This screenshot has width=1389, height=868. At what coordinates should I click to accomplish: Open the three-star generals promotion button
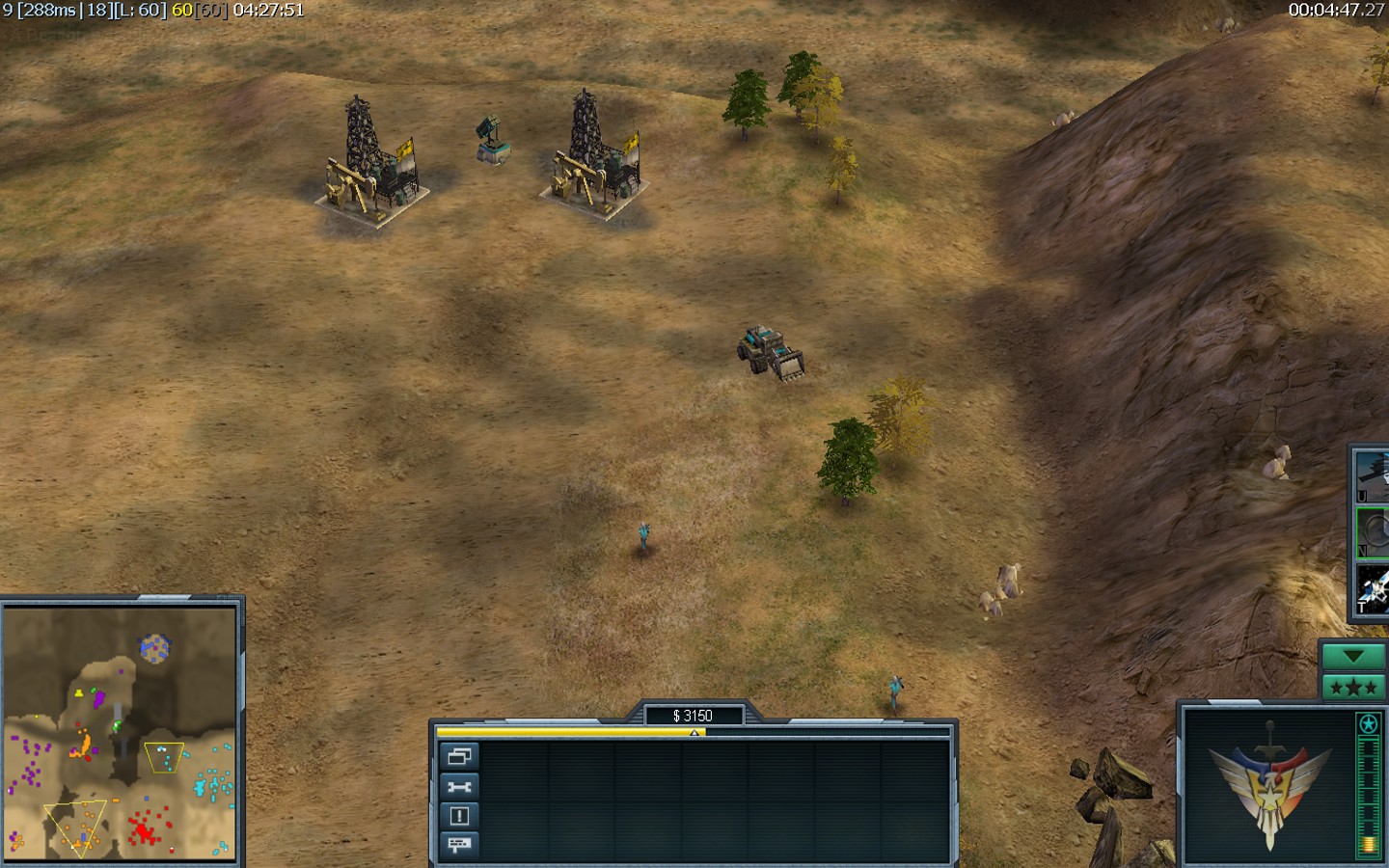click(1353, 688)
